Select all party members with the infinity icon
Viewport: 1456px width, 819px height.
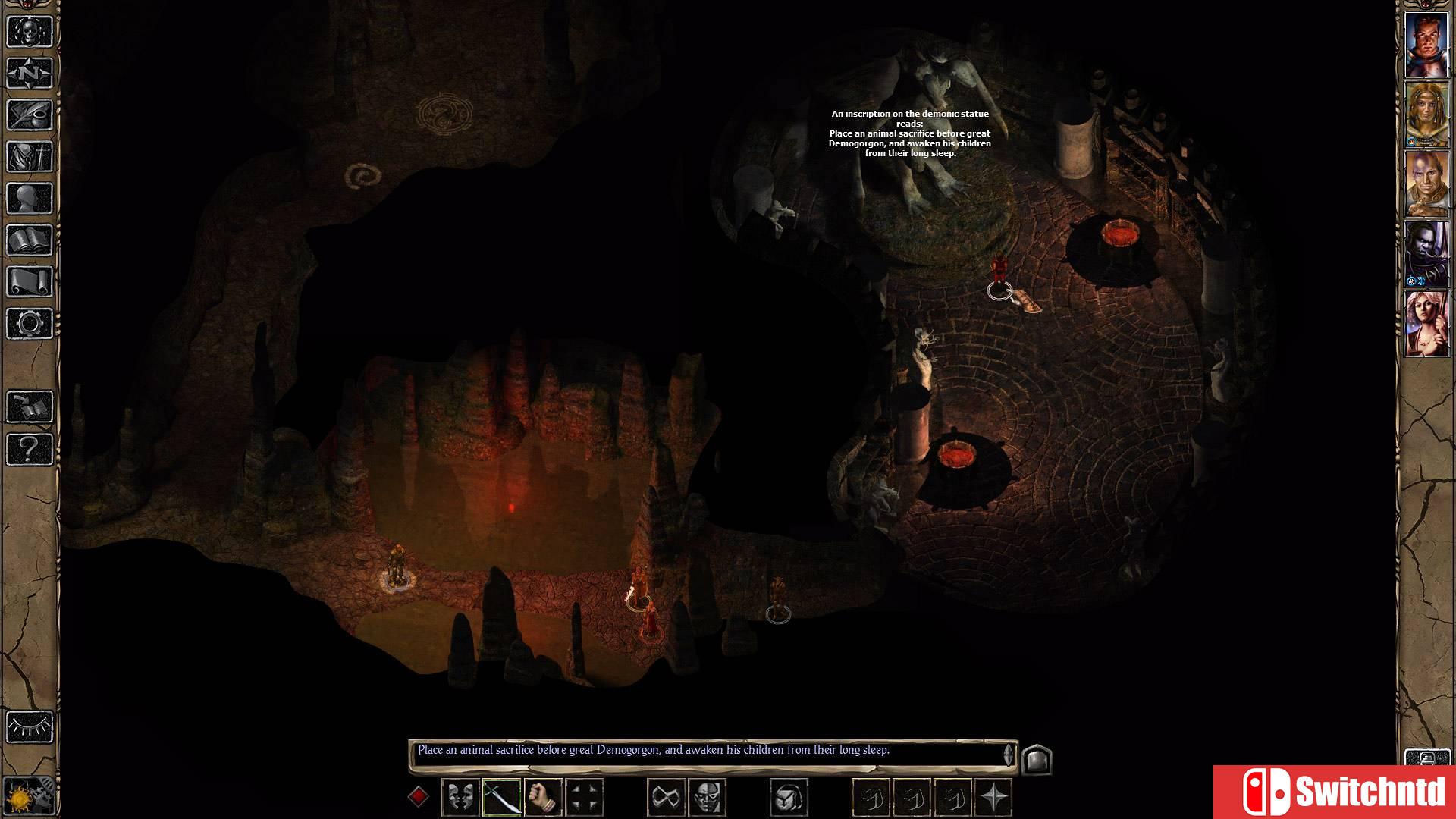(666, 795)
